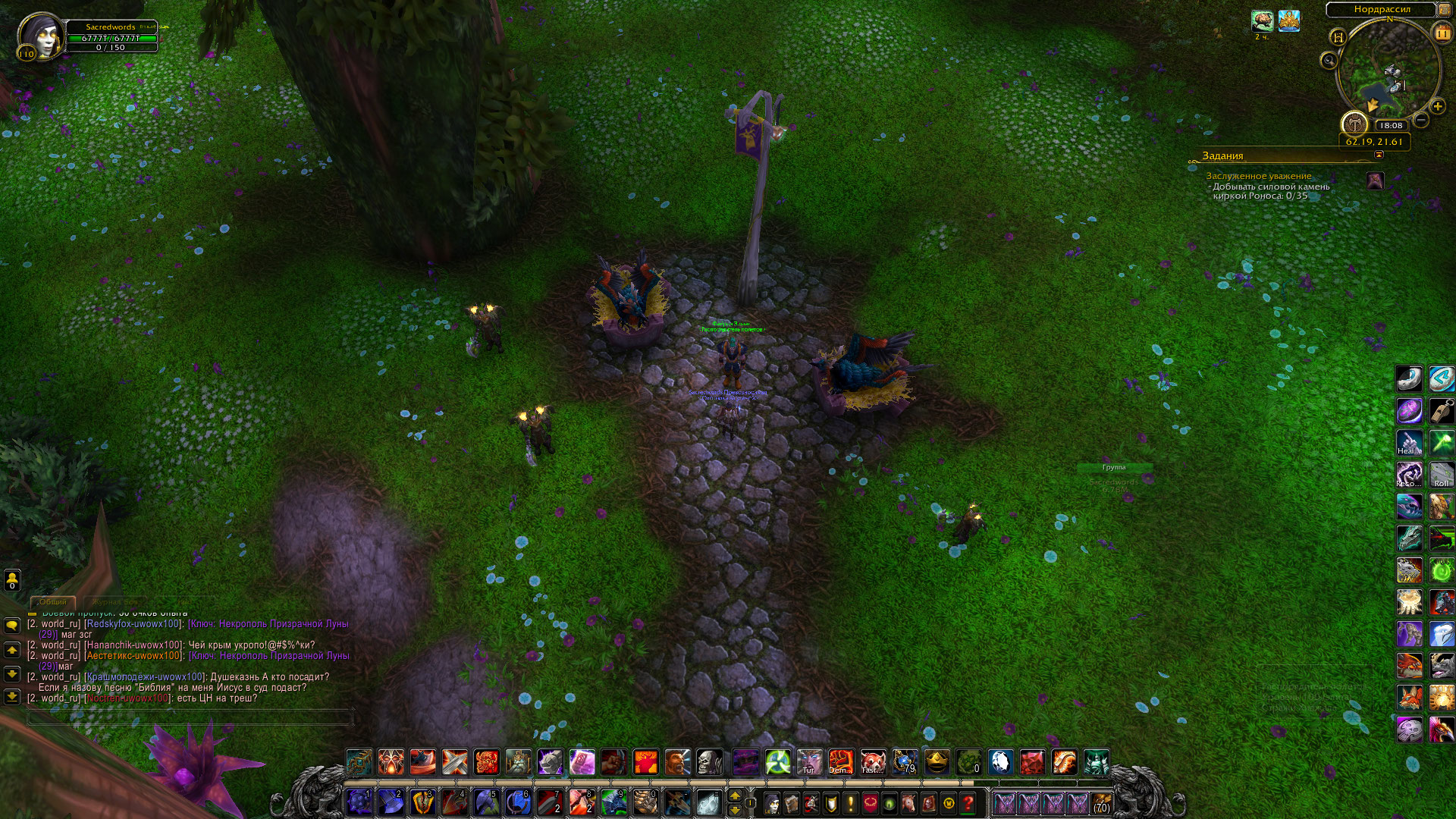The width and height of the screenshot is (1456, 819).
Task: Open the minimap tracking magnifier button
Action: [x=1329, y=61]
